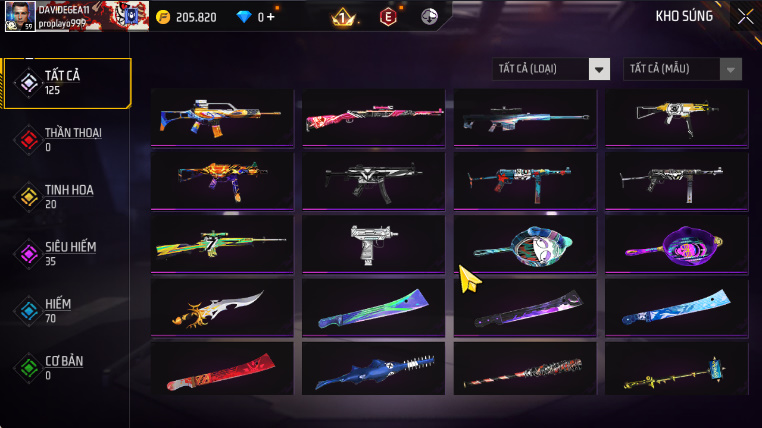
Task: Select the Tất Cả category tab
Action: [67, 83]
